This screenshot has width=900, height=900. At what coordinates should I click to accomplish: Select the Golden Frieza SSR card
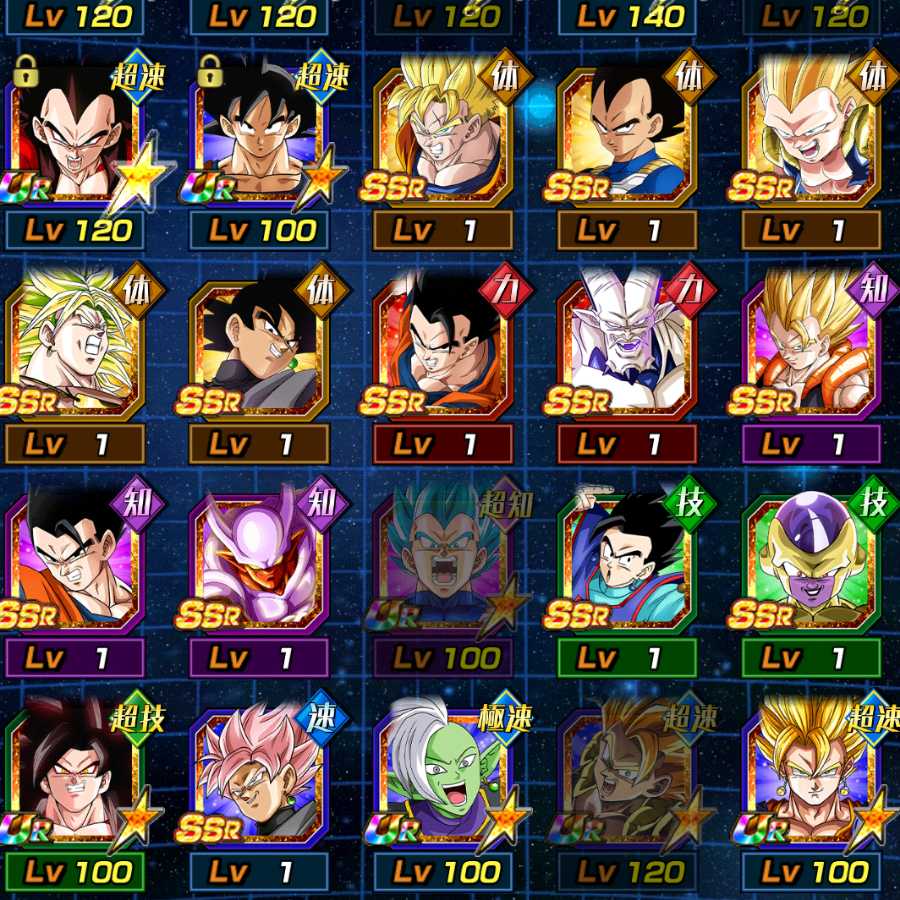812,562
